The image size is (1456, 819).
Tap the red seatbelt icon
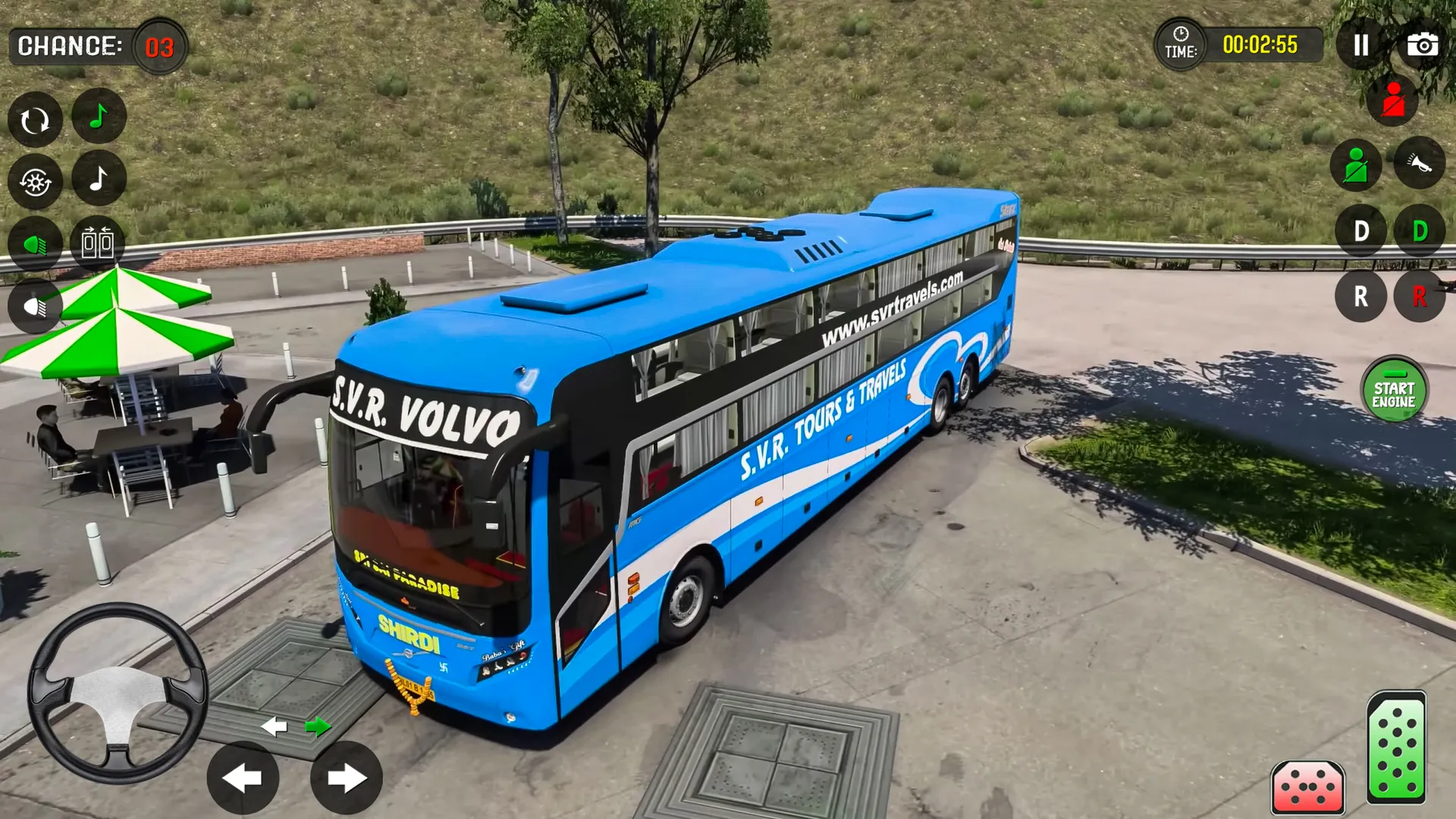point(1393,101)
